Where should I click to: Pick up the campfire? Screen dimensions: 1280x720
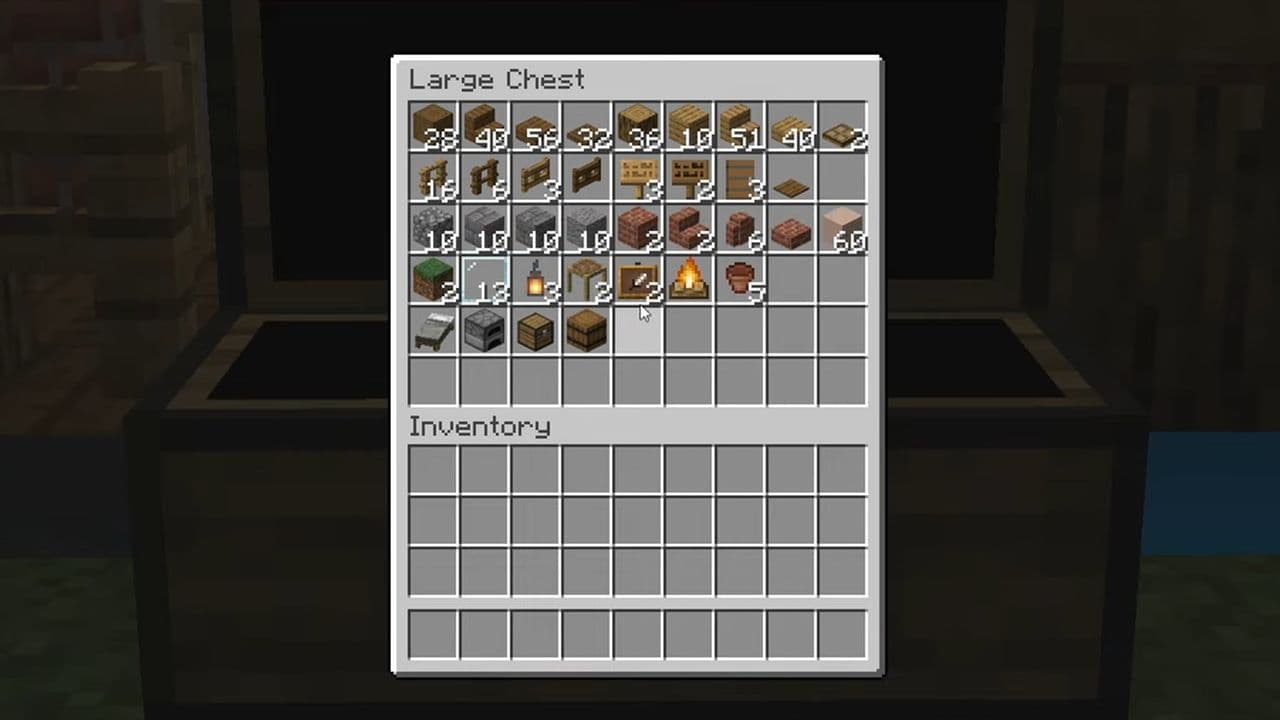click(689, 281)
